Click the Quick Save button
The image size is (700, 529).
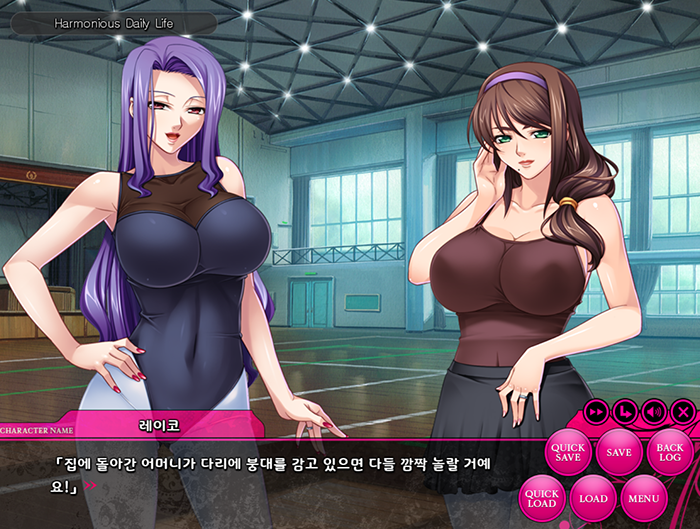[567, 452]
